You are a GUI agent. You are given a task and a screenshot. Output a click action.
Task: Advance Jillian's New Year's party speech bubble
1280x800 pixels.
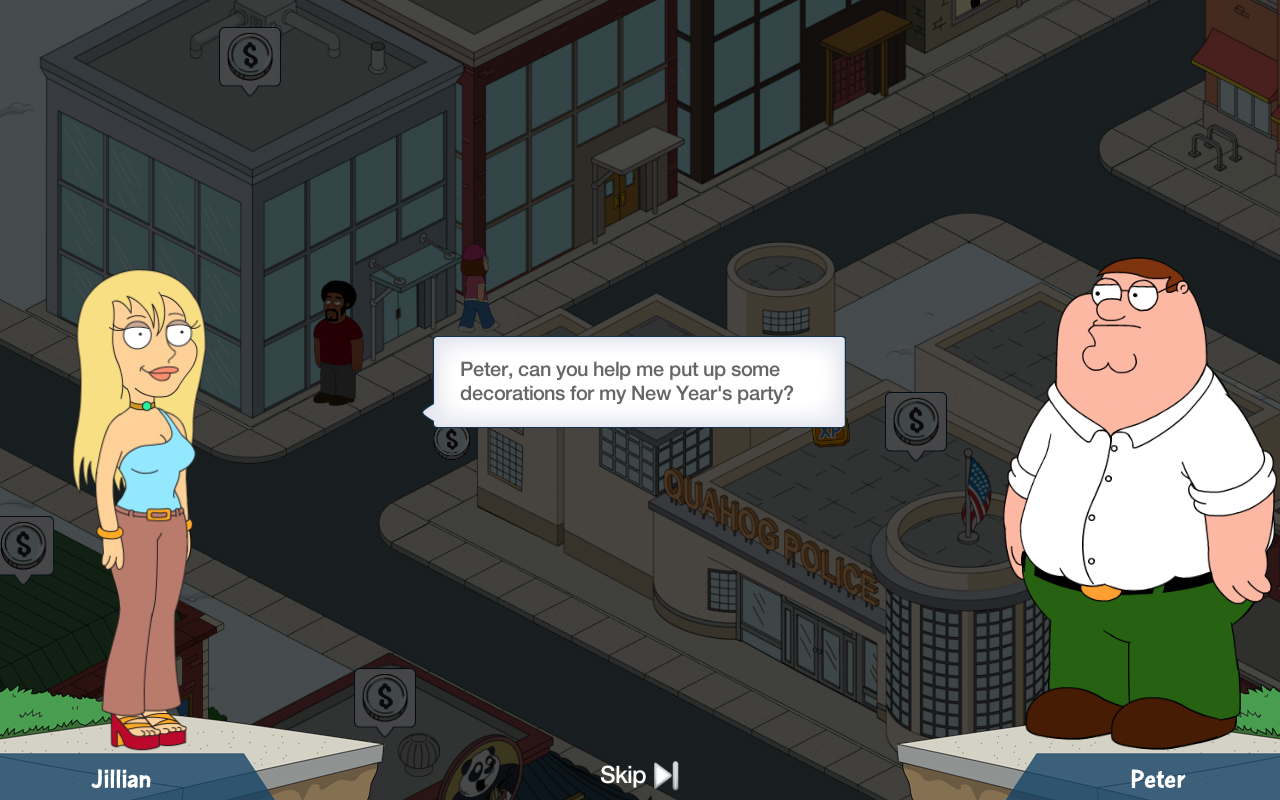[638, 382]
